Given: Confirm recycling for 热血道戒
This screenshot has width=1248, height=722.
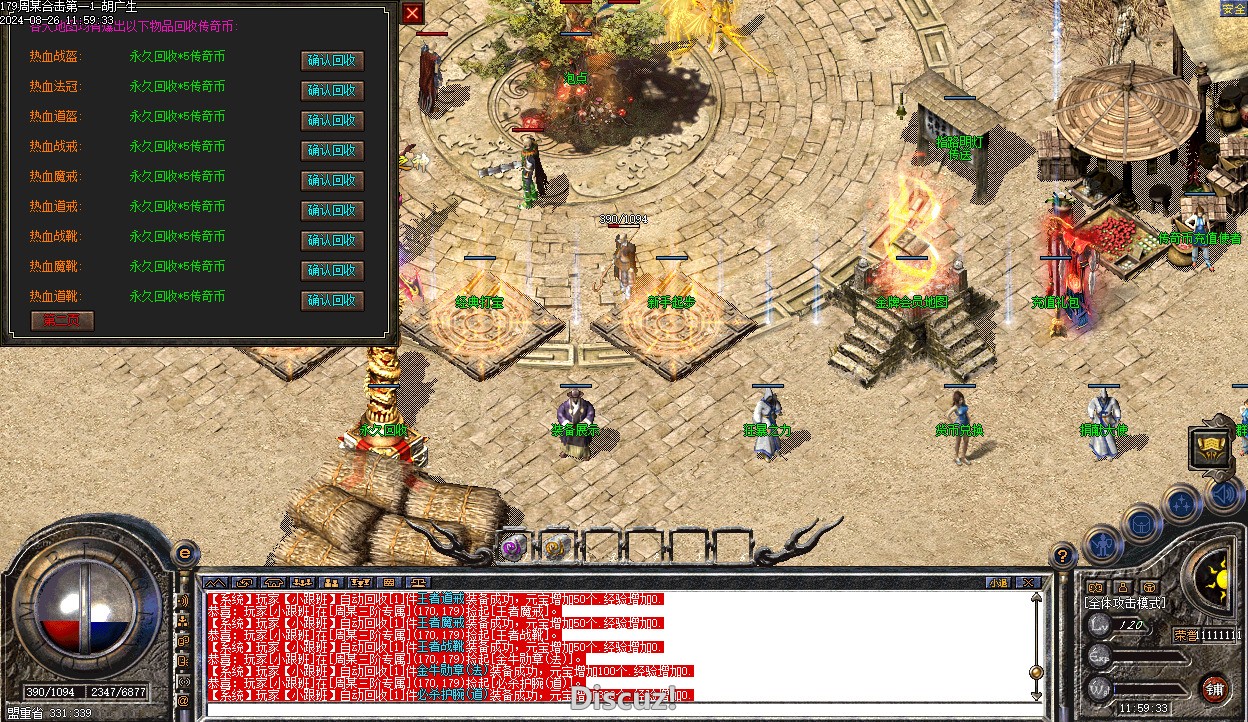Looking at the screenshot, I should (x=332, y=211).
